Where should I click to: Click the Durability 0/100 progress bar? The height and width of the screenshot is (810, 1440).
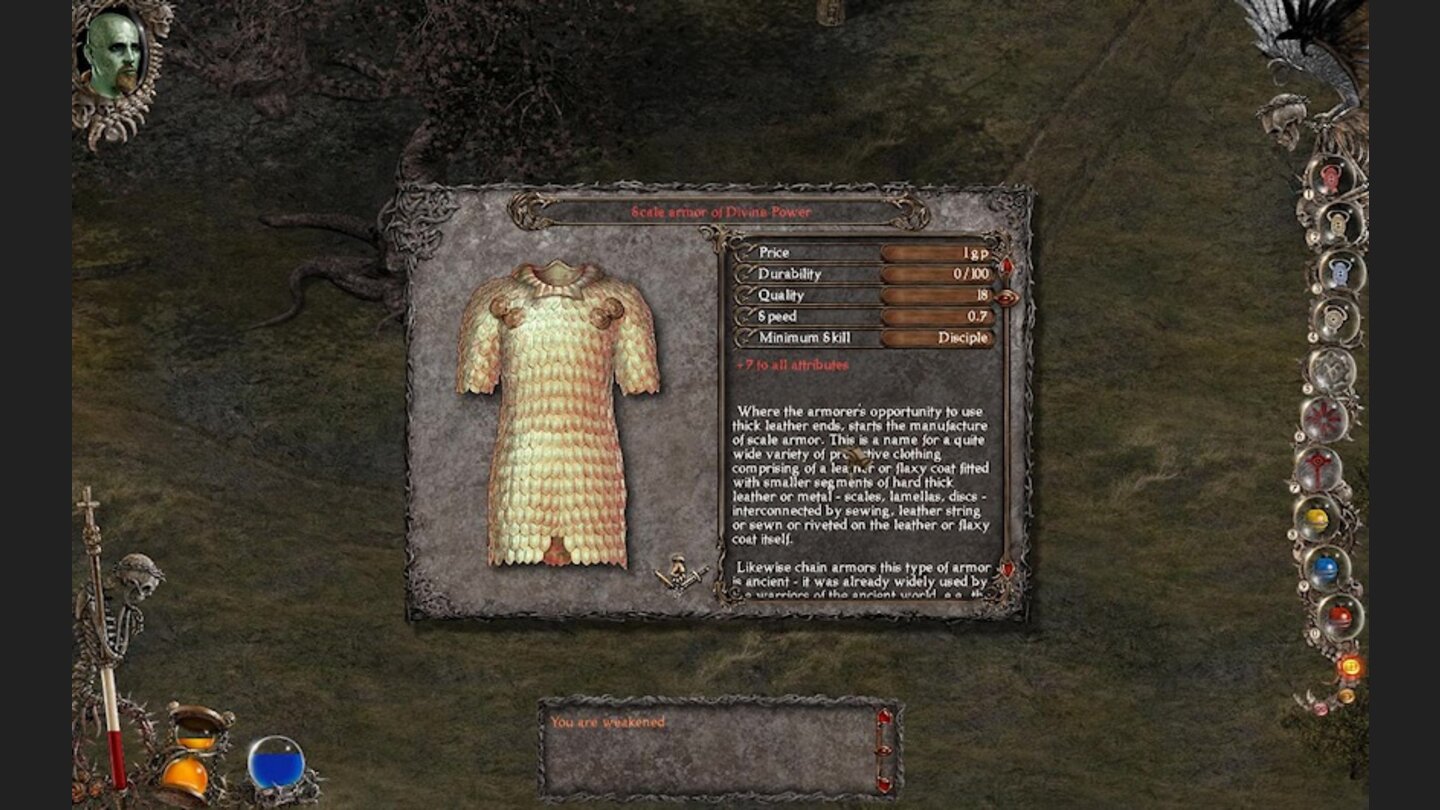coord(938,274)
